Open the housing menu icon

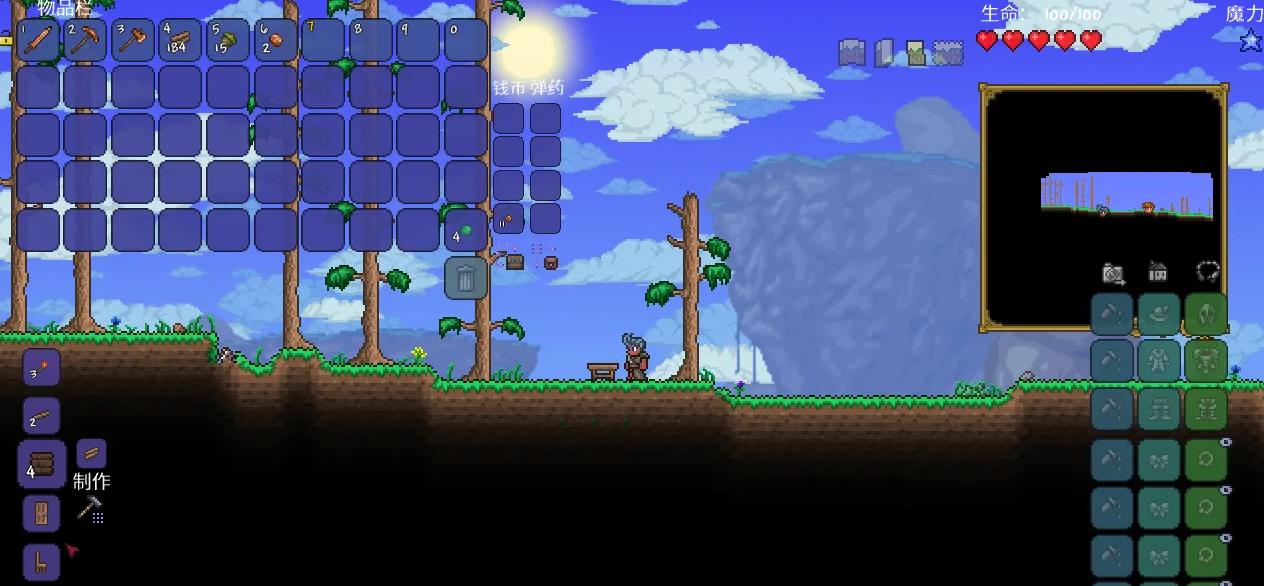(1158, 271)
